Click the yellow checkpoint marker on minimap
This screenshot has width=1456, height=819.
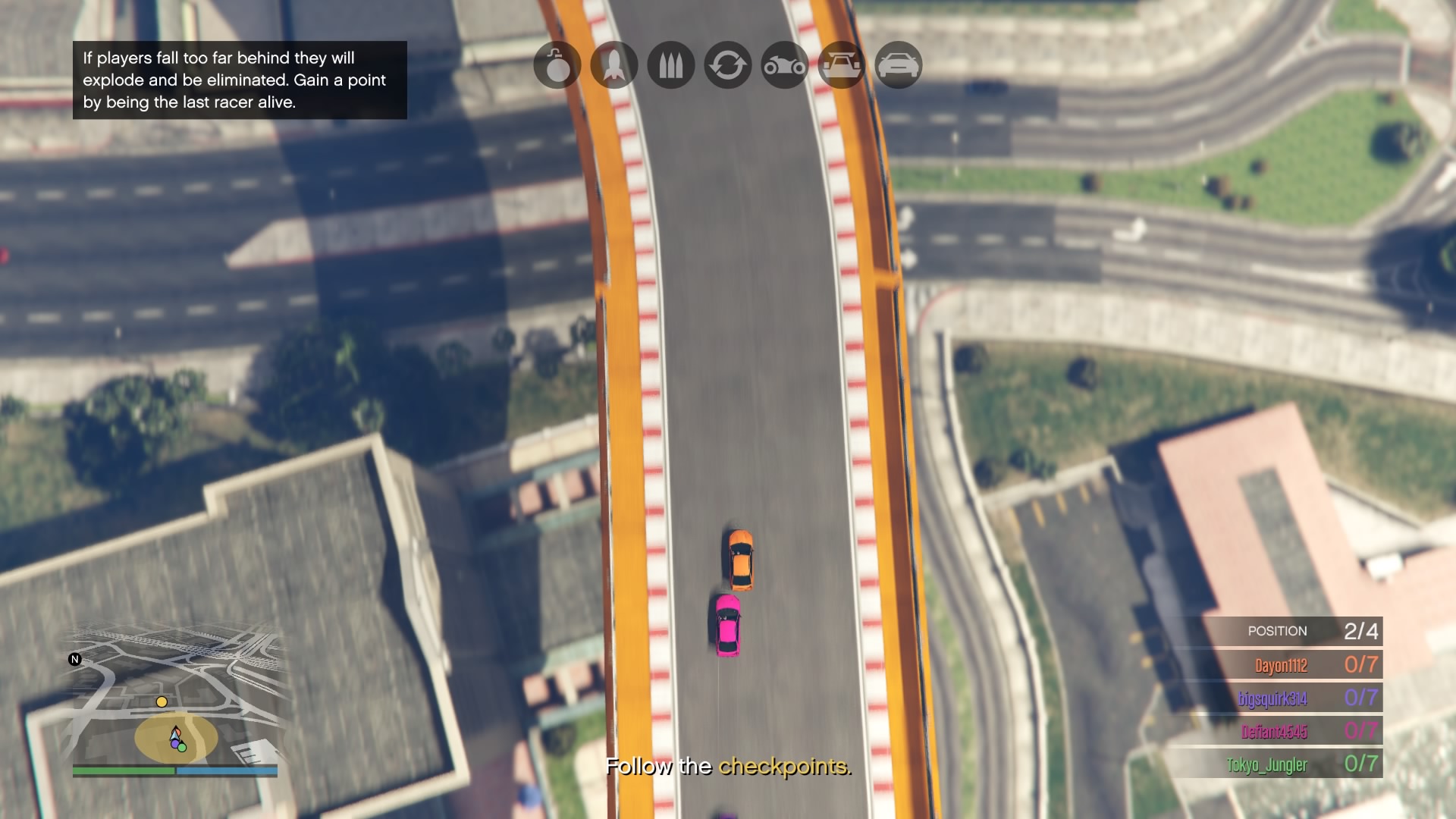162,702
